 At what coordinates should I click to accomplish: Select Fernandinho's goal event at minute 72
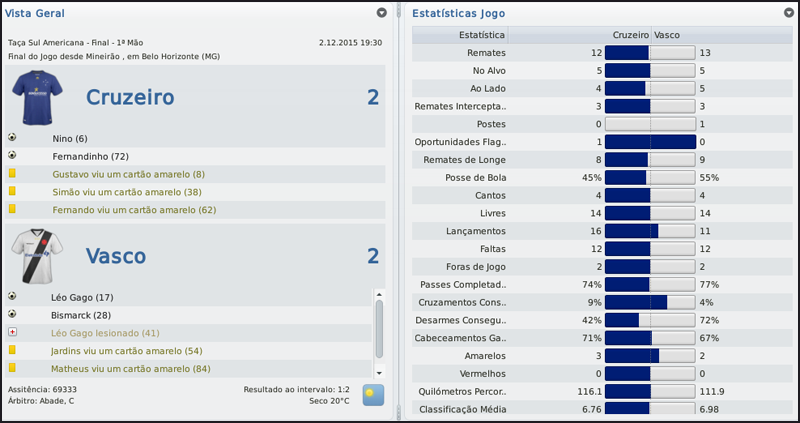point(91,156)
